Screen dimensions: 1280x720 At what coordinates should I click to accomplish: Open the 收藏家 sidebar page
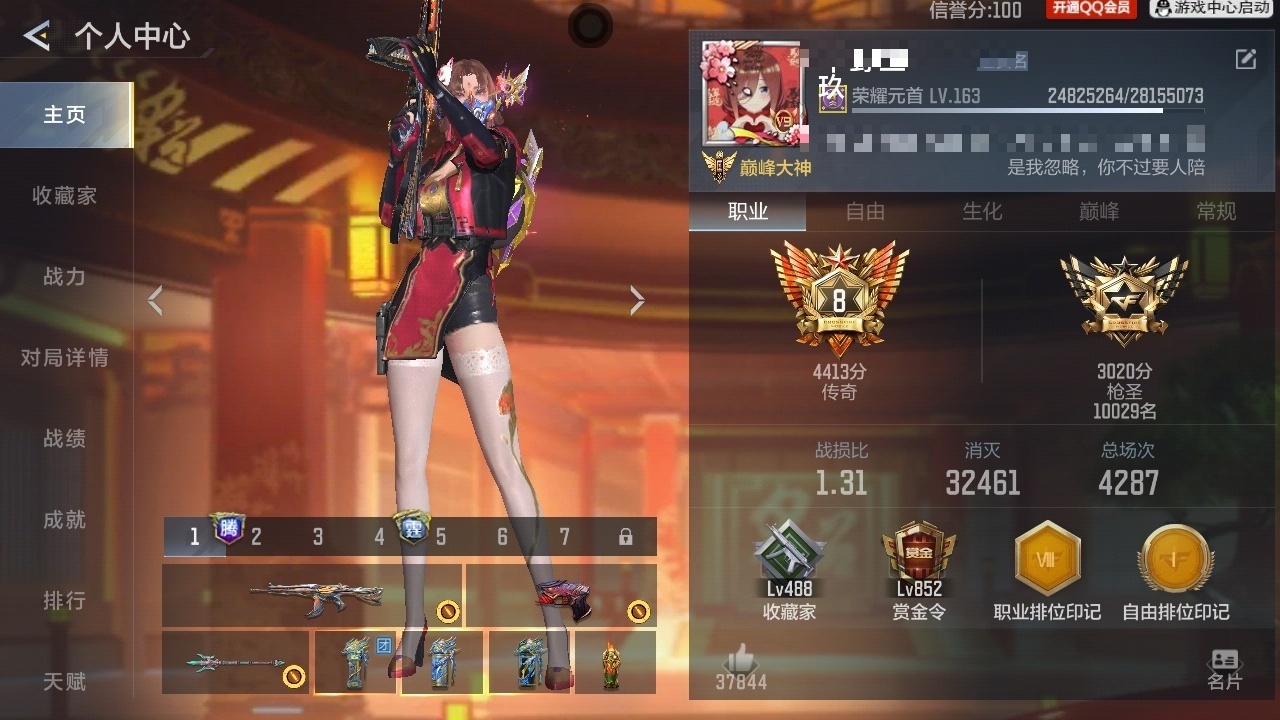tap(64, 196)
